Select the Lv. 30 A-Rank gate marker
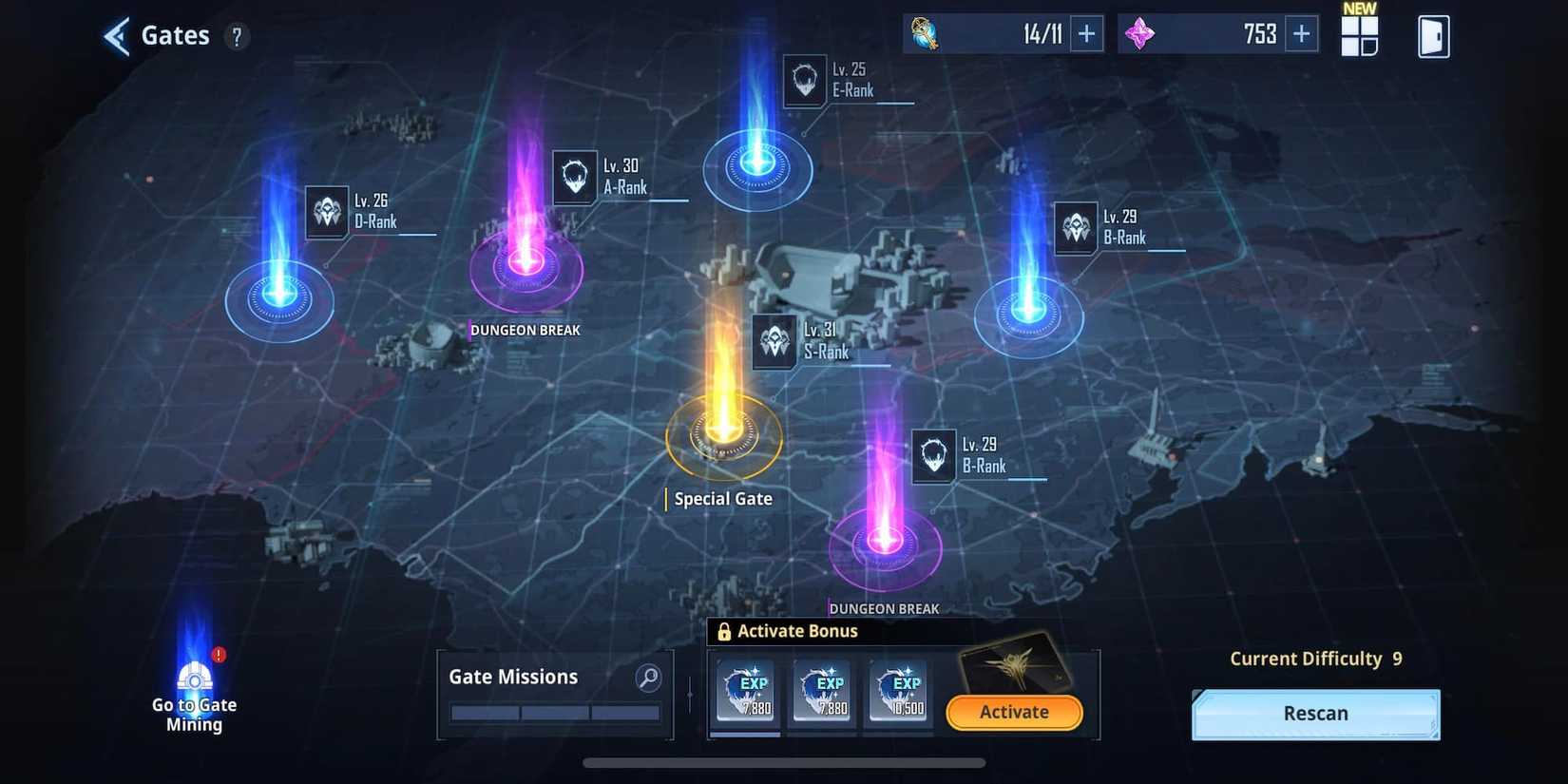The image size is (1568, 784). [x=574, y=177]
